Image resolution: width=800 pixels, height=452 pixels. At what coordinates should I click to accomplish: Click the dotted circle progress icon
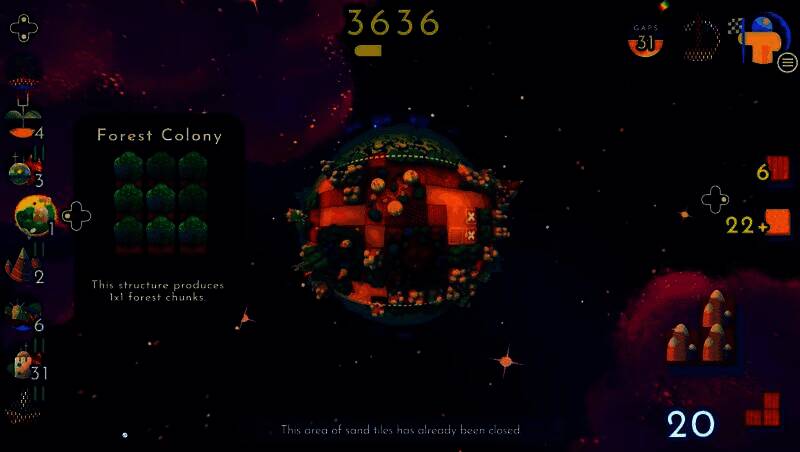tap(701, 40)
